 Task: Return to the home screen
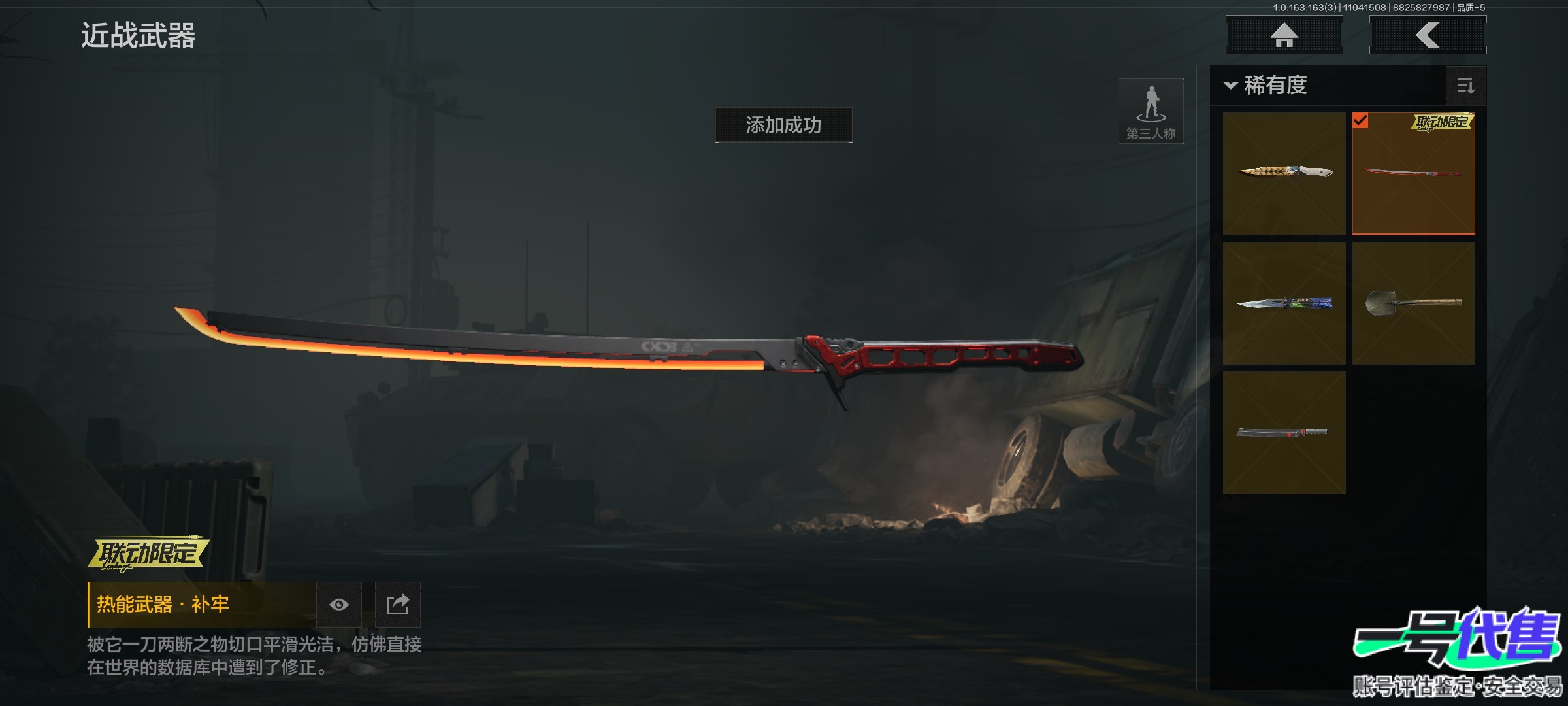tap(1284, 35)
